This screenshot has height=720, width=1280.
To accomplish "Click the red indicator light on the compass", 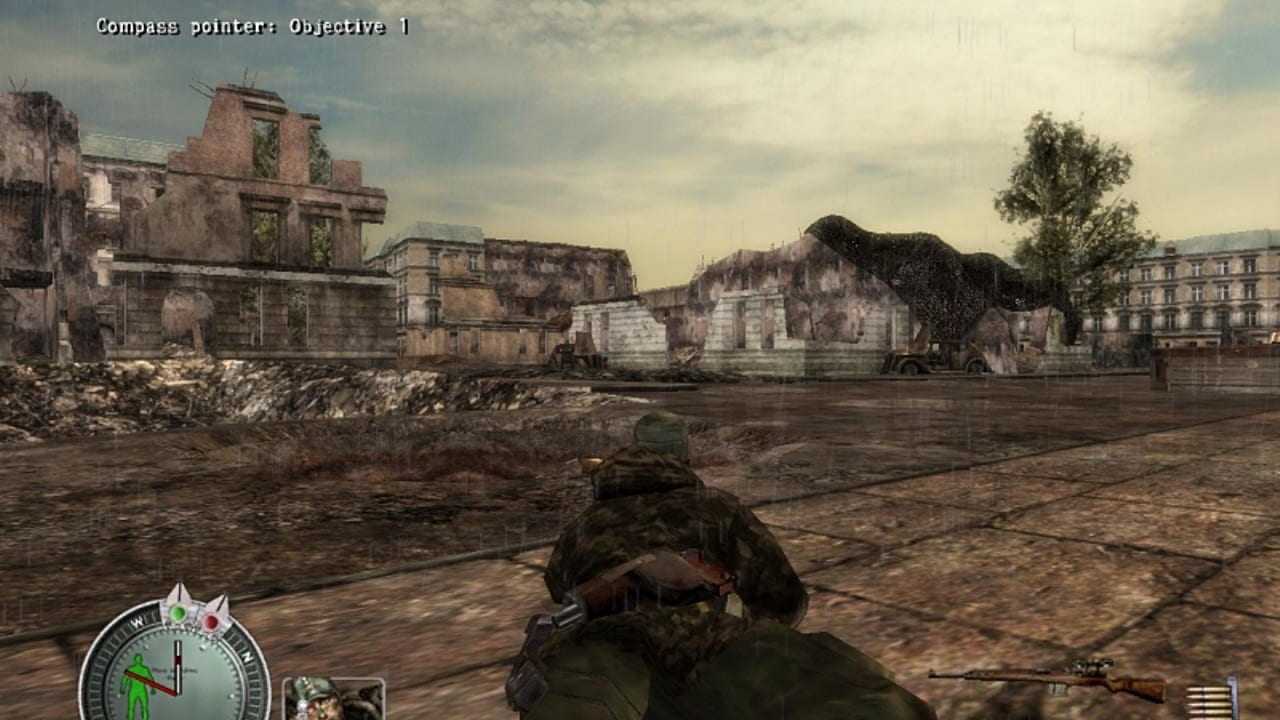I will pos(212,622).
